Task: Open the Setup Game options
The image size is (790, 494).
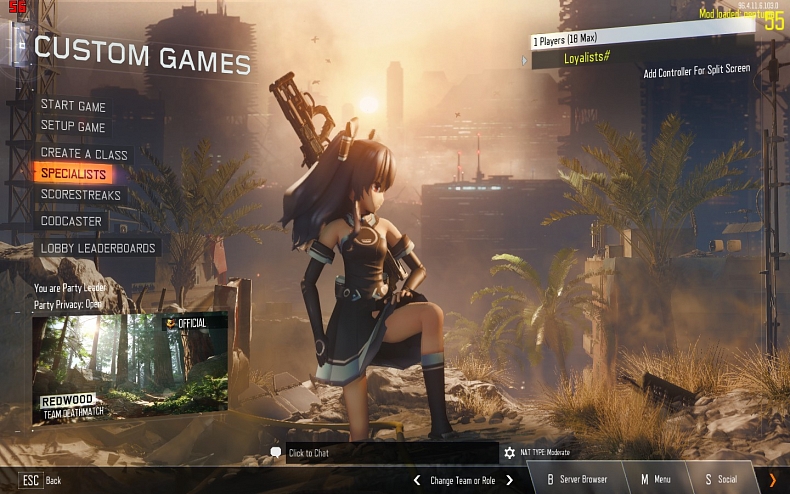Action: pyautogui.click(x=73, y=127)
